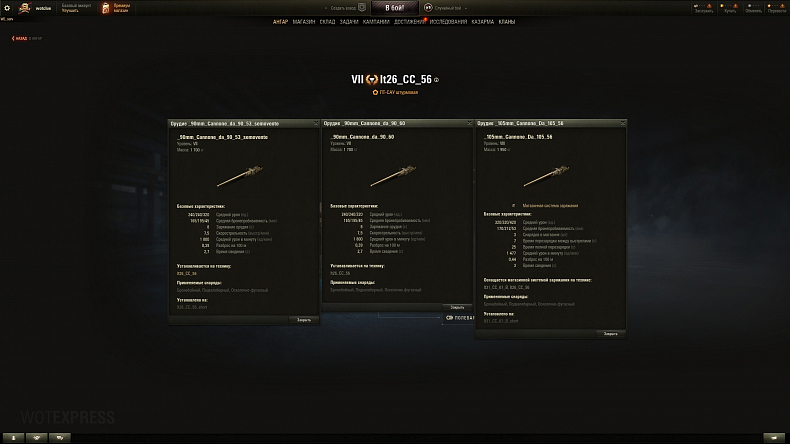Open the КАЗАРМА tab
The image size is (790, 444).
[482, 21]
